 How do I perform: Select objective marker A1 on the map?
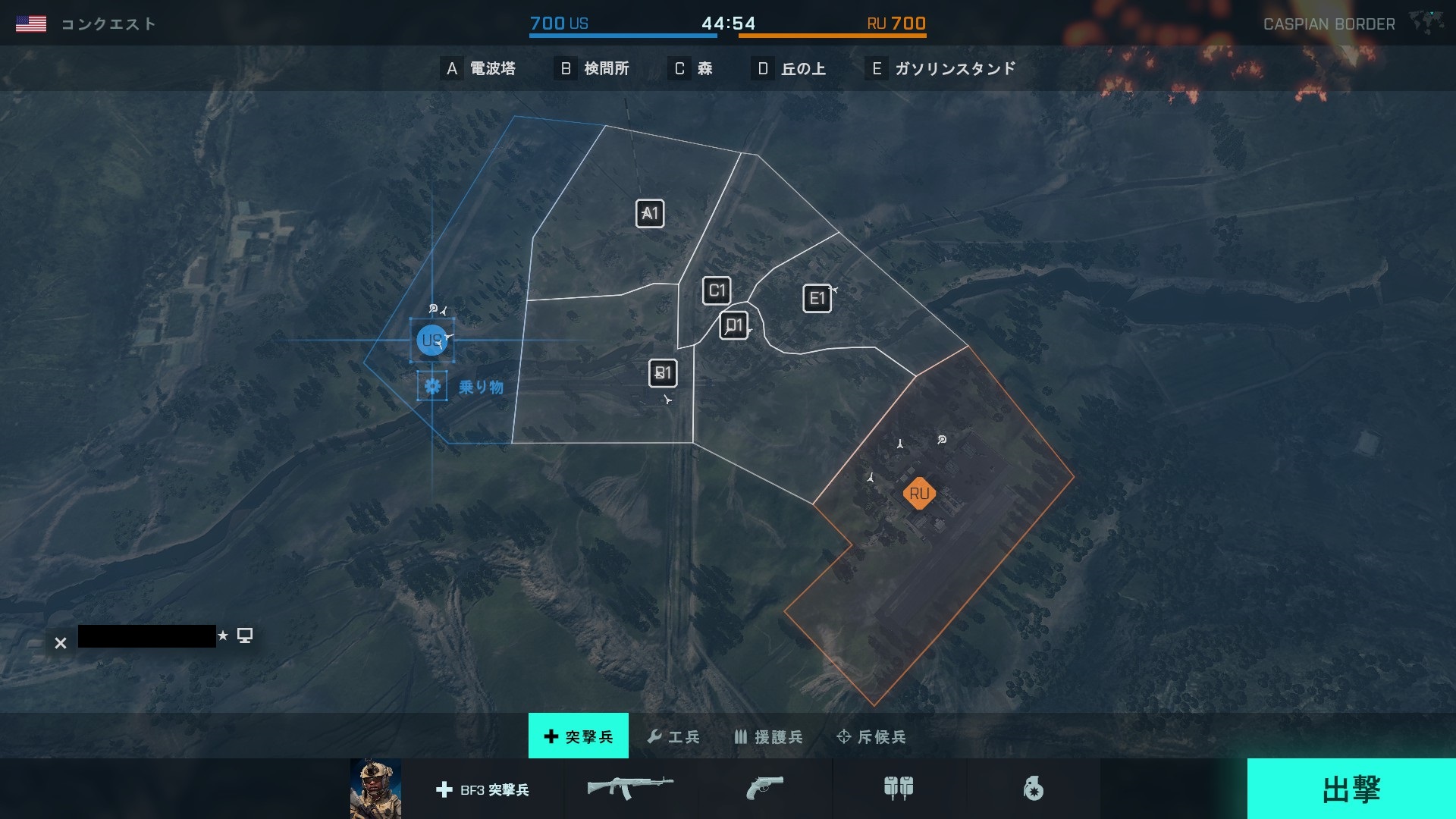(650, 214)
